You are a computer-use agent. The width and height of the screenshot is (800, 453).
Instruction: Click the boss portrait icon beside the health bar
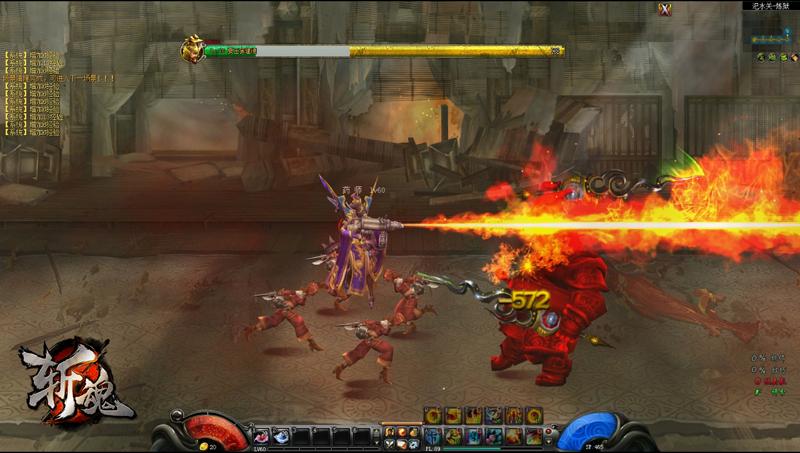click(x=192, y=49)
